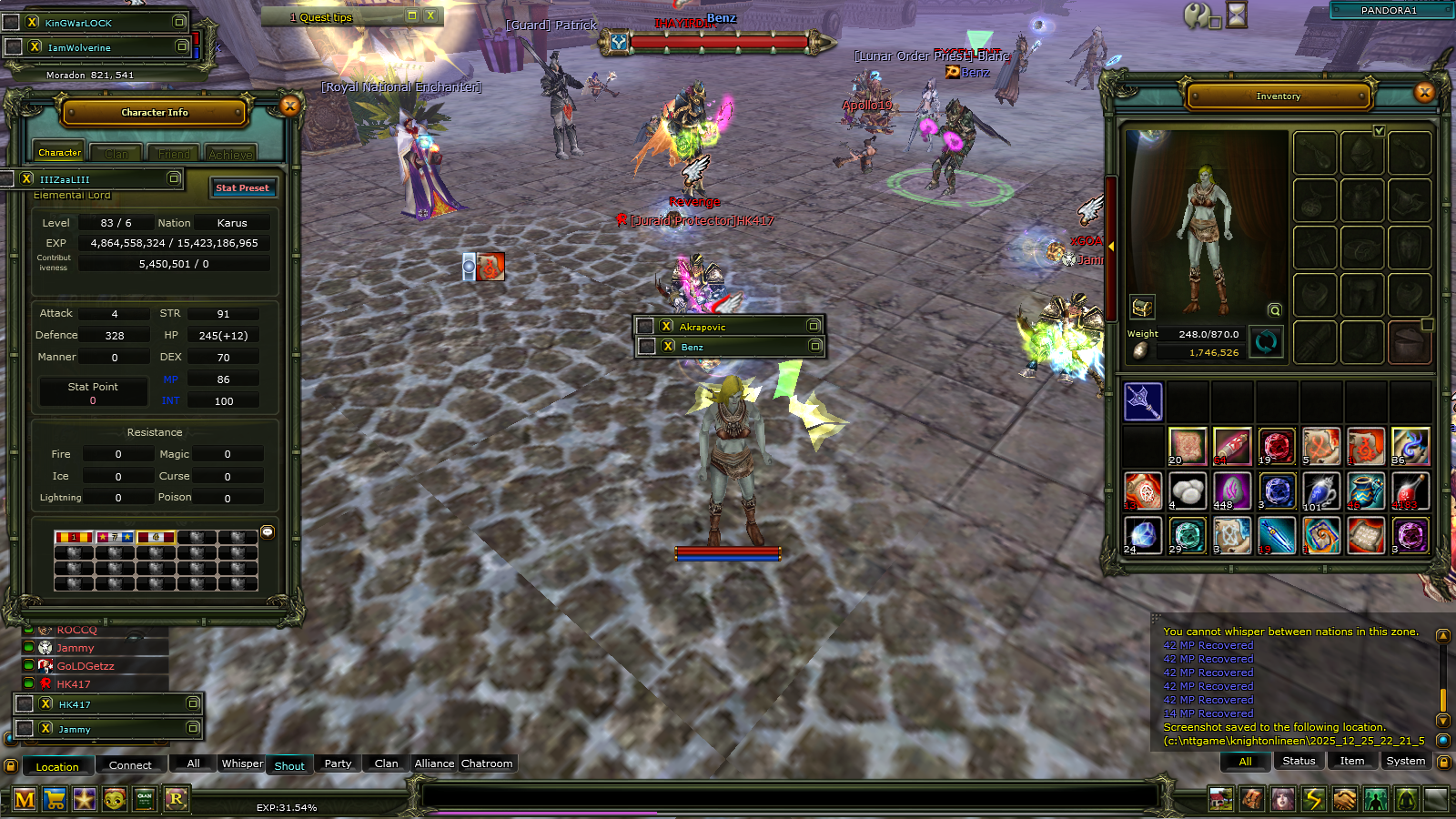Image resolution: width=1456 pixels, height=819 pixels.
Task: Switch to the Friend tab in Character Info
Action: click(x=173, y=154)
